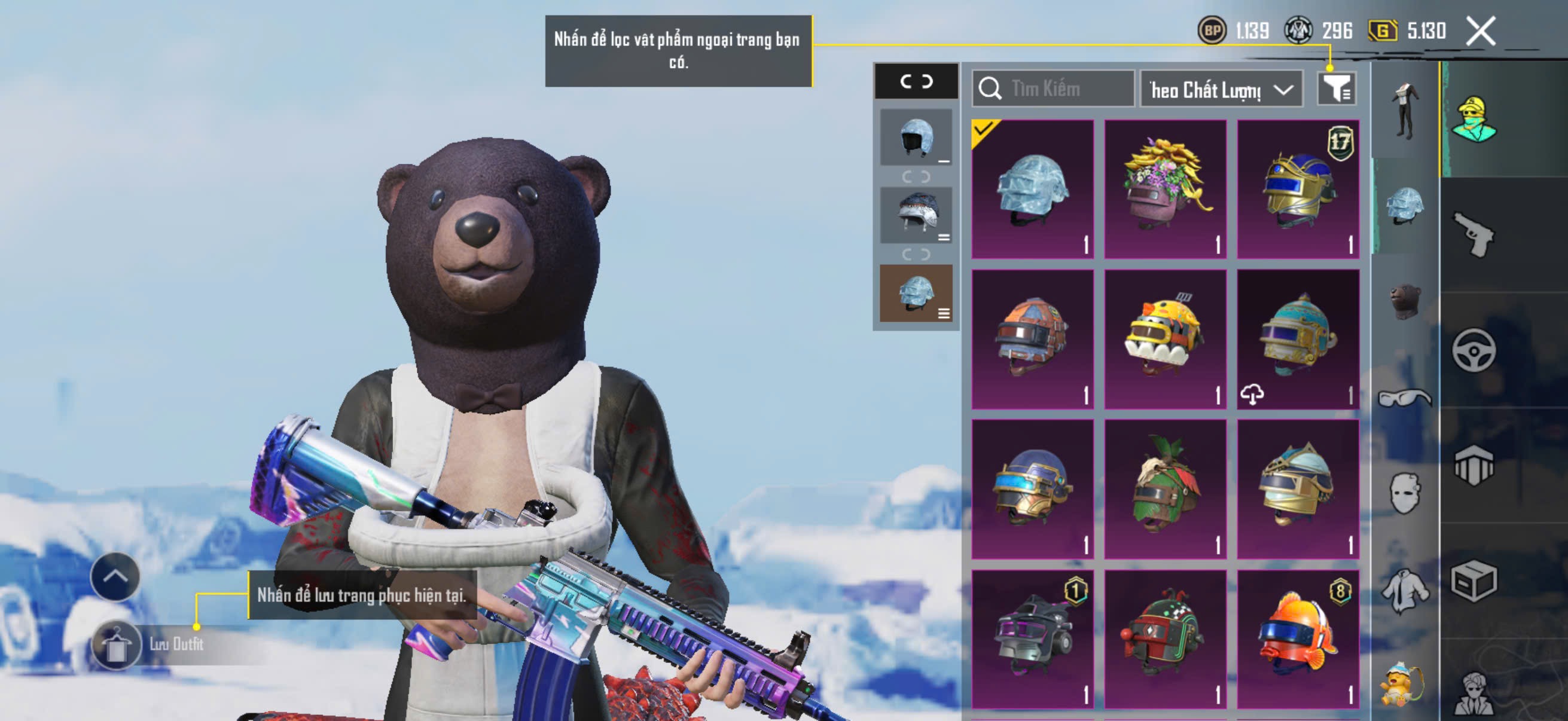Select the red and green checkered helmet

coord(1165,639)
